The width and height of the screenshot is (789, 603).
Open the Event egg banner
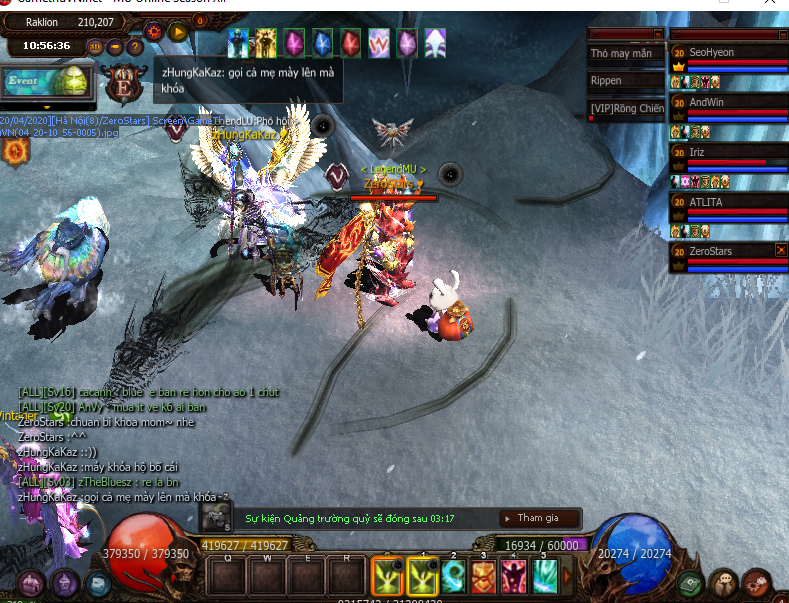tap(48, 80)
